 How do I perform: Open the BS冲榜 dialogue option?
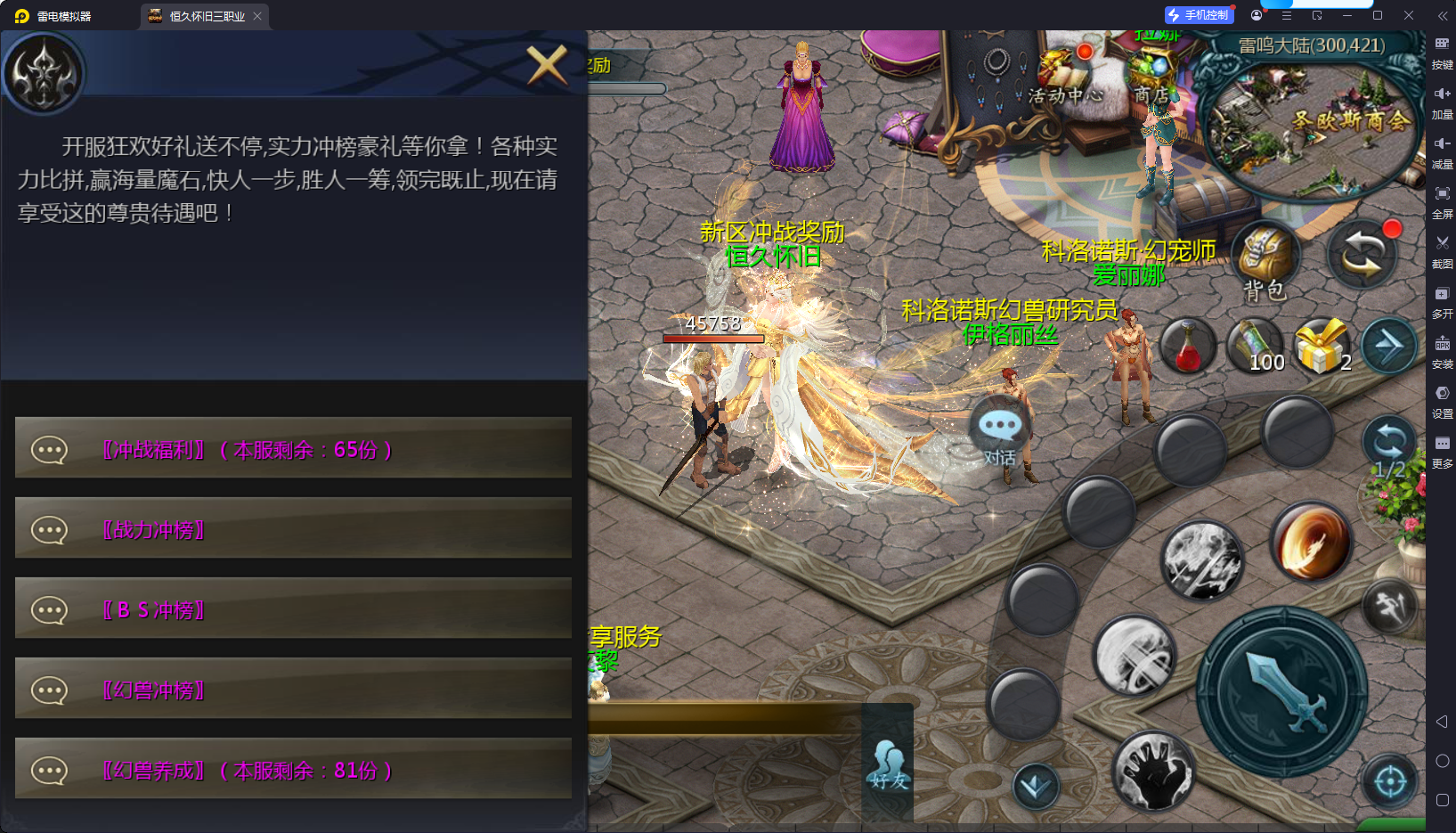[x=293, y=608]
